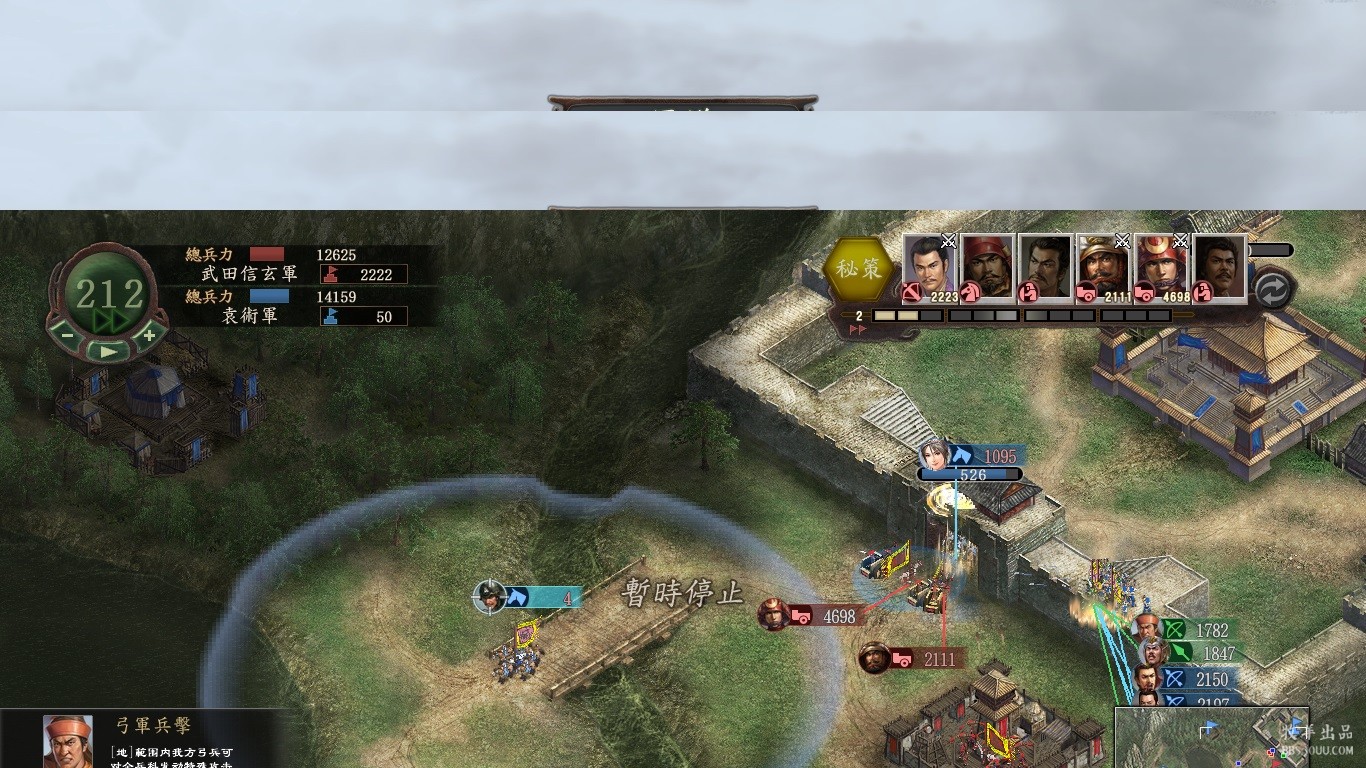Select the officer portrait card showing 2223
Viewport: 1366px width, 768px height.
(x=930, y=267)
